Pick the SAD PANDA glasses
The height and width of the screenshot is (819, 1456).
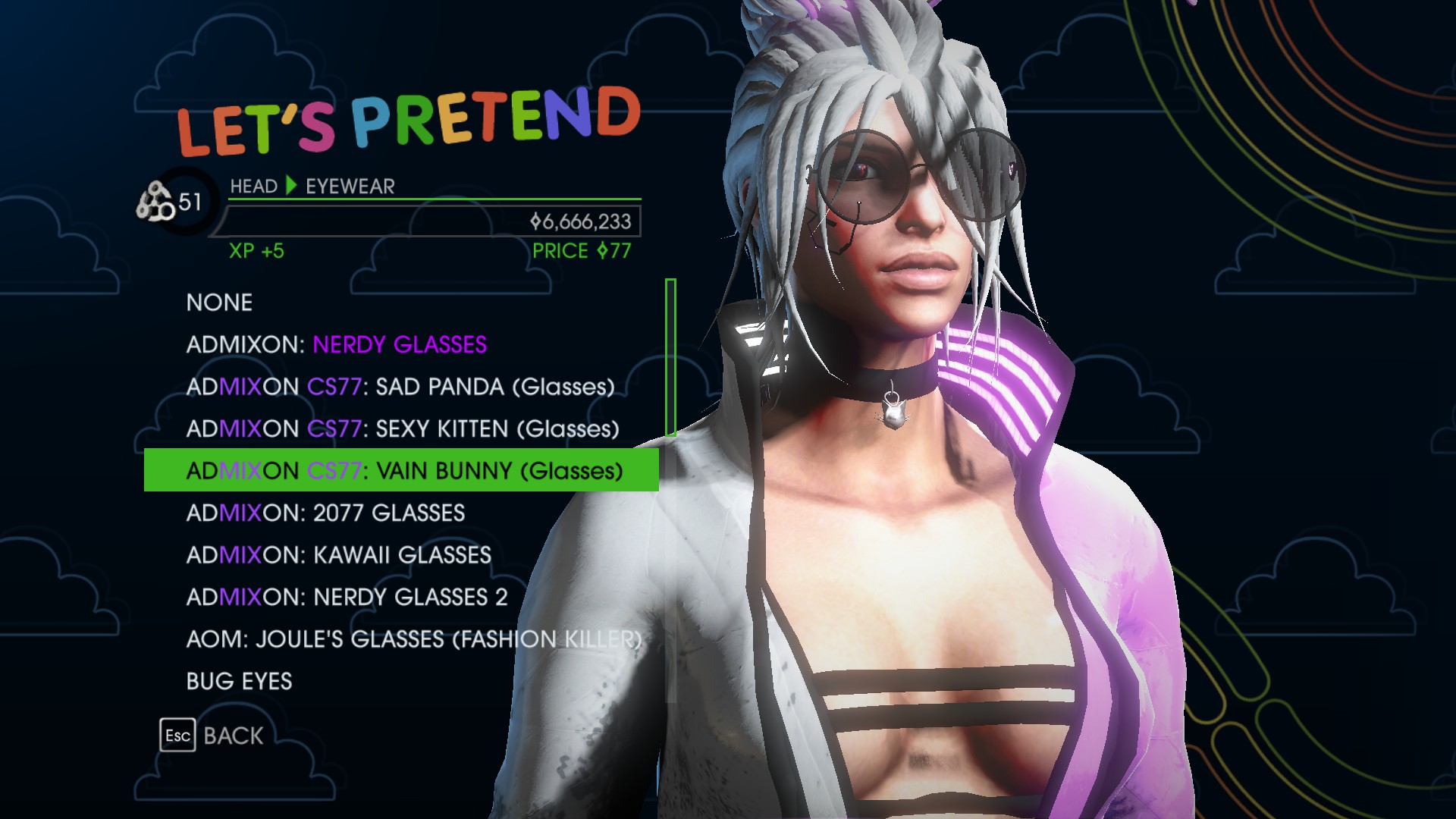400,387
